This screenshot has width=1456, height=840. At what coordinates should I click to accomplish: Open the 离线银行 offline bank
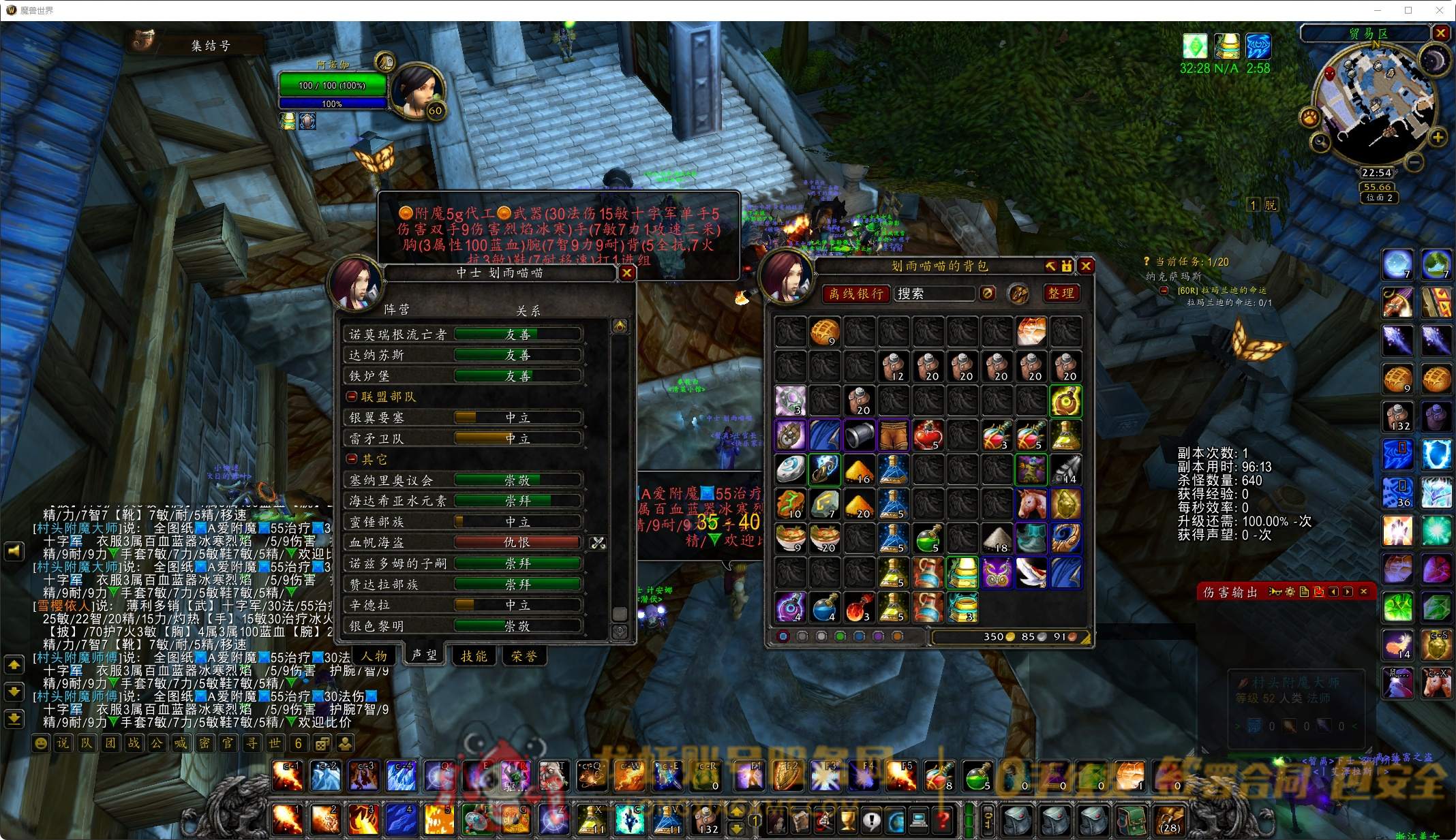[x=856, y=294]
